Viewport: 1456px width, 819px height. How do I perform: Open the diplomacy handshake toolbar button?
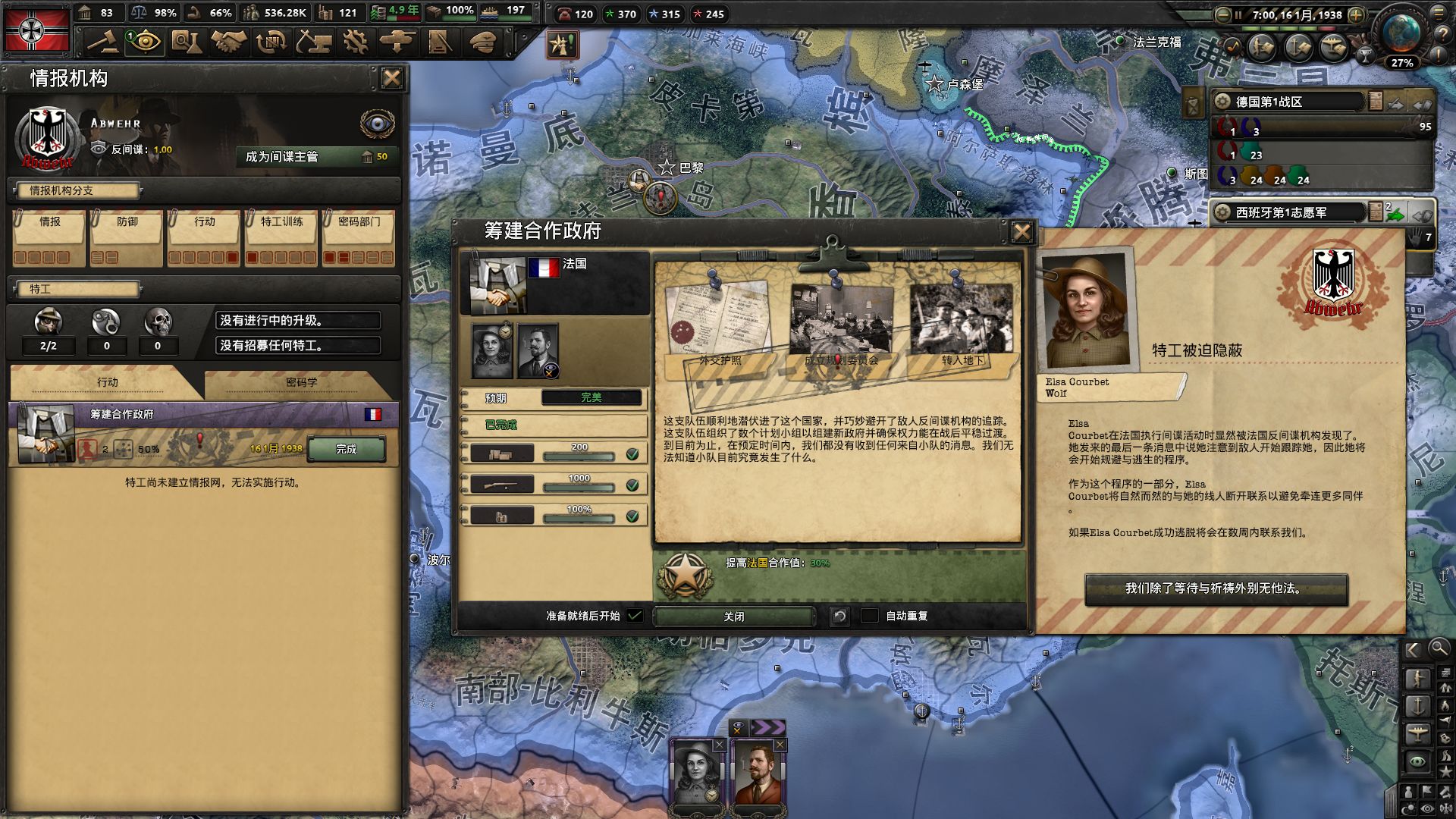pyautogui.click(x=228, y=42)
